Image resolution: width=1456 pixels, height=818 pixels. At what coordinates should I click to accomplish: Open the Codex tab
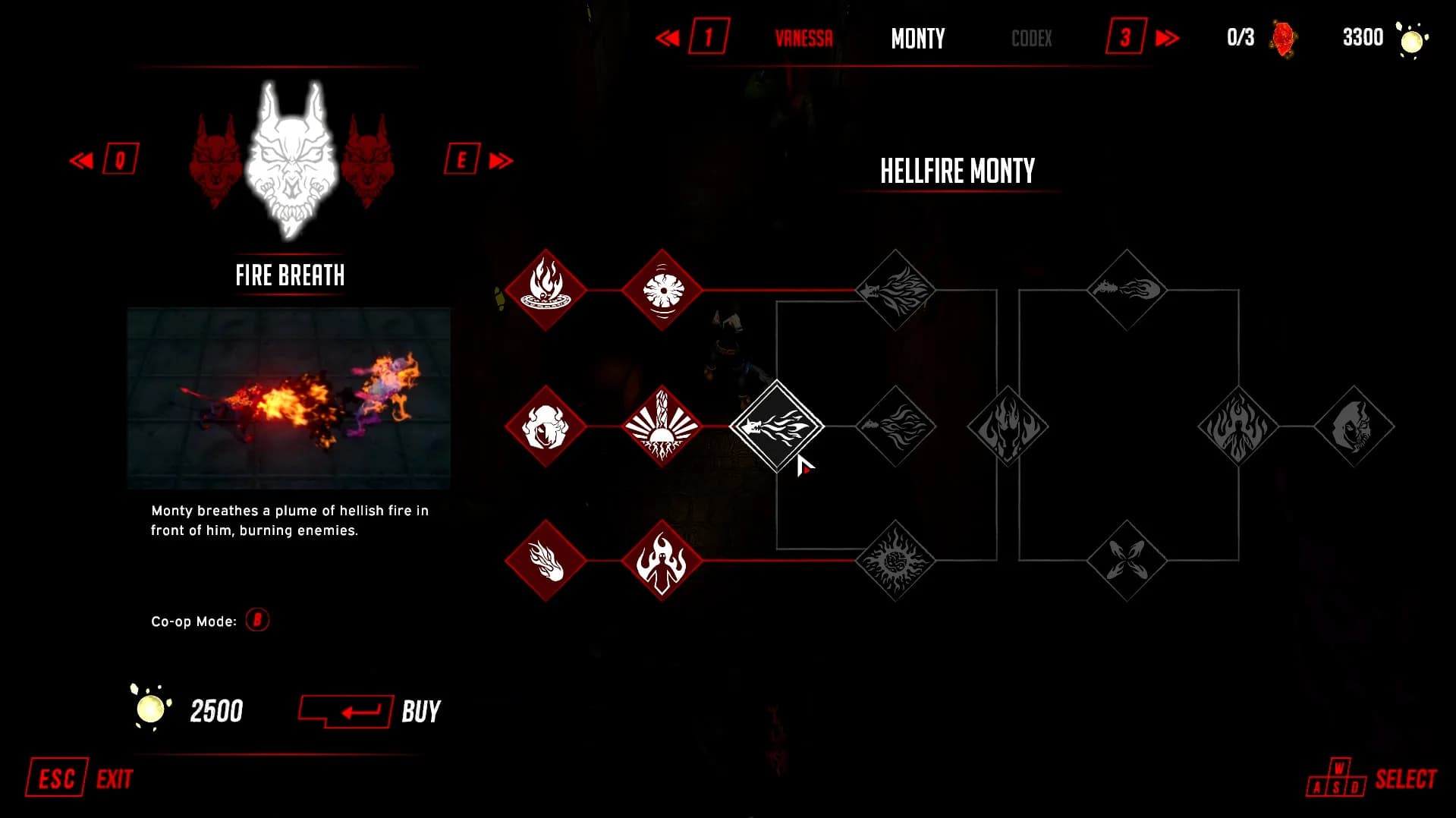[1030, 38]
